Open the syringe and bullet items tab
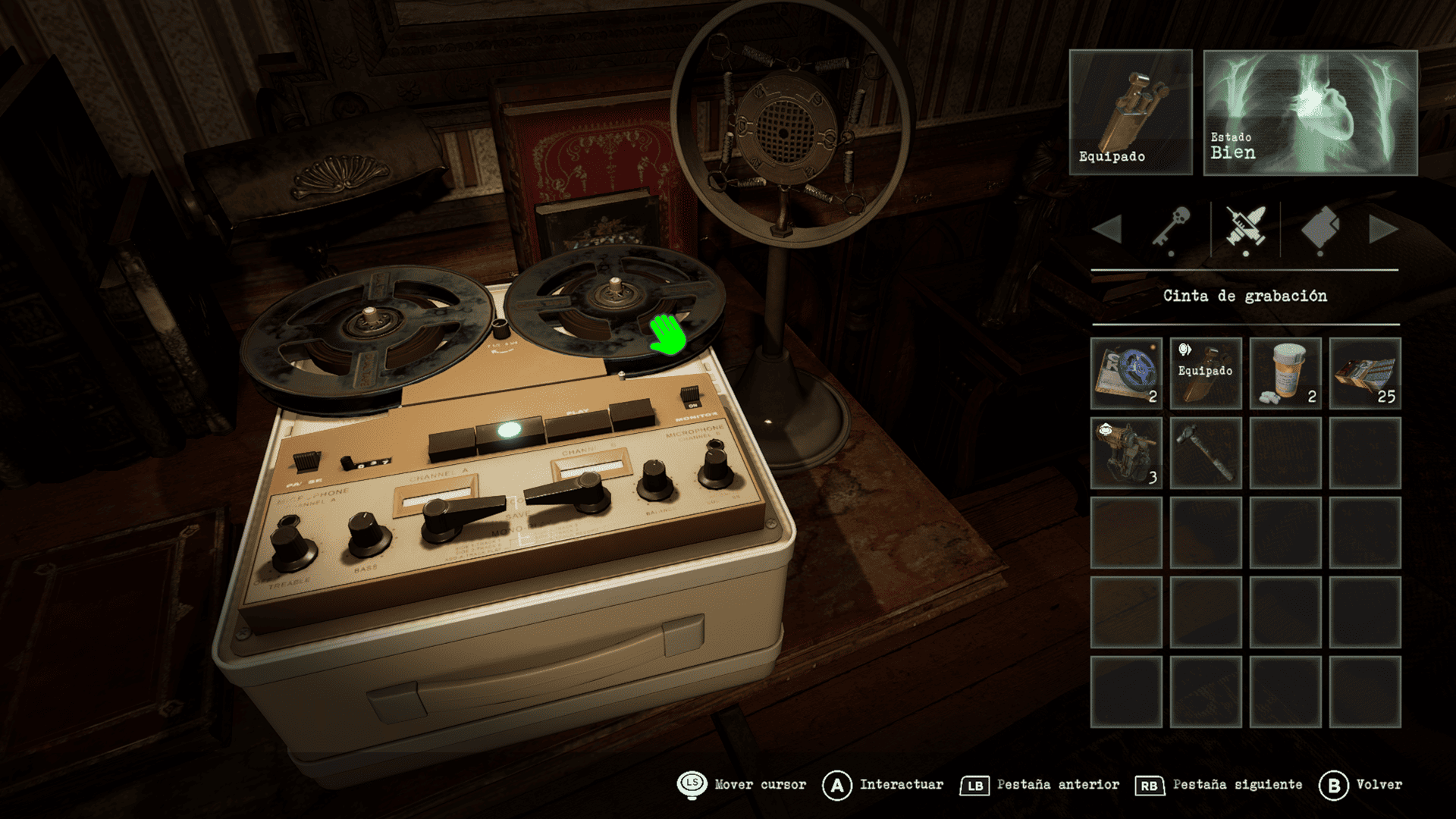 coord(1245,228)
